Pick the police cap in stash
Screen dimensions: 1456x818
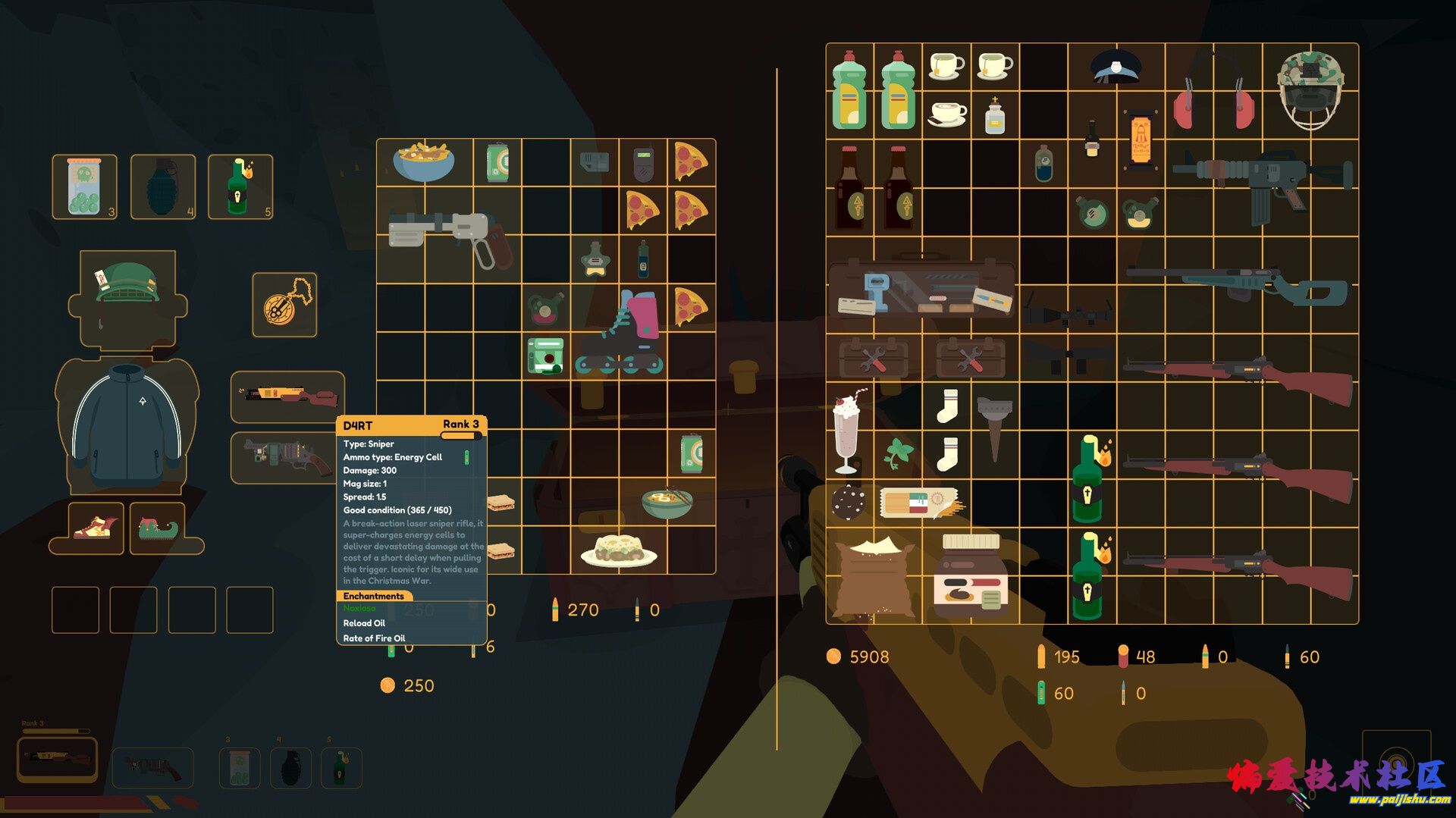1116,67
